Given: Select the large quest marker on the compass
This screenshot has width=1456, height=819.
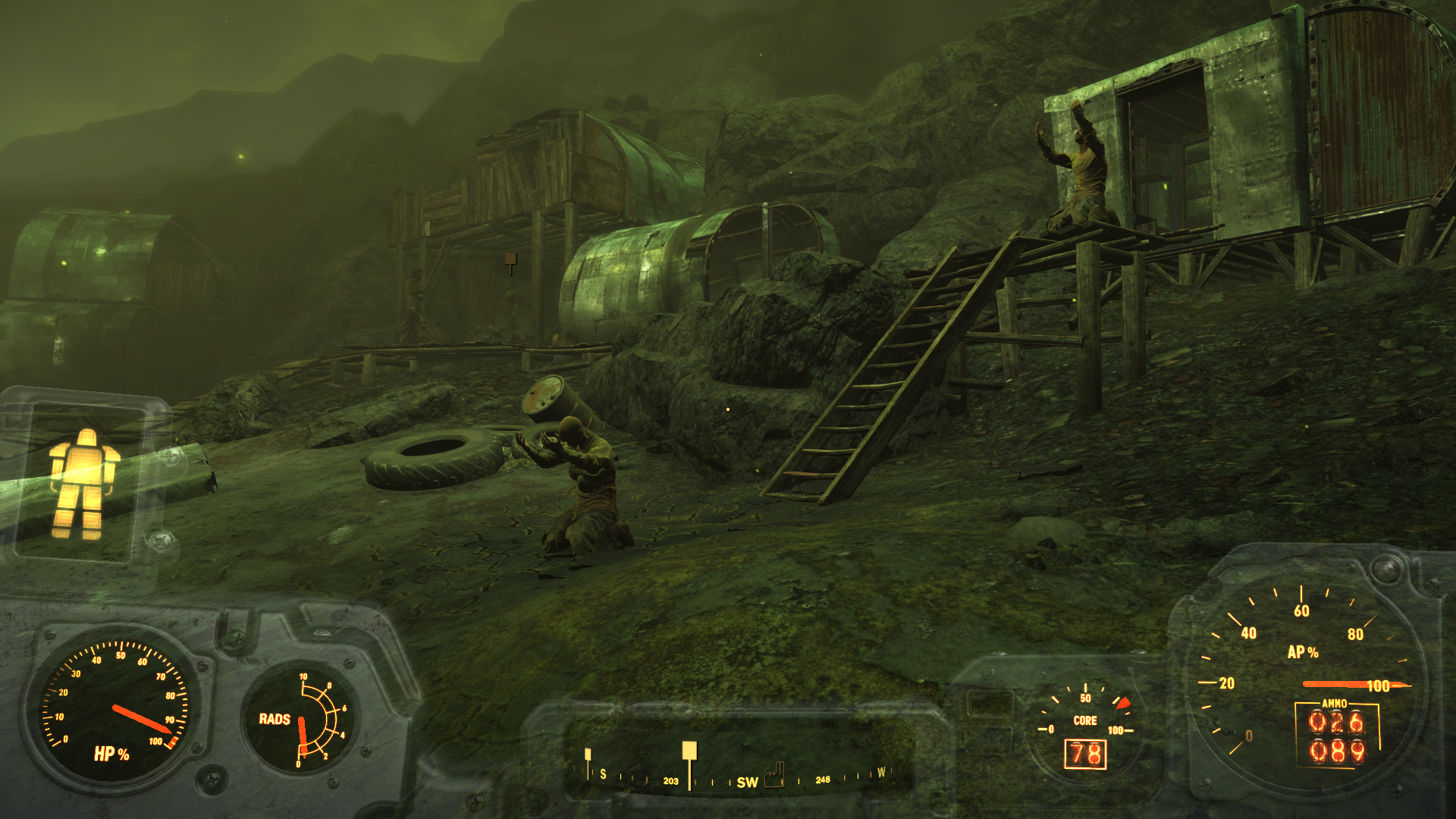Looking at the screenshot, I should [x=689, y=752].
